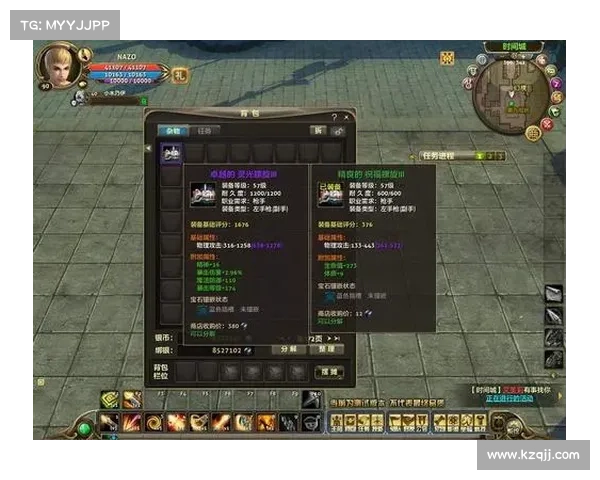Open the circular minimap
The width and height of the screenshot is (600, 480).
(510, 95)
